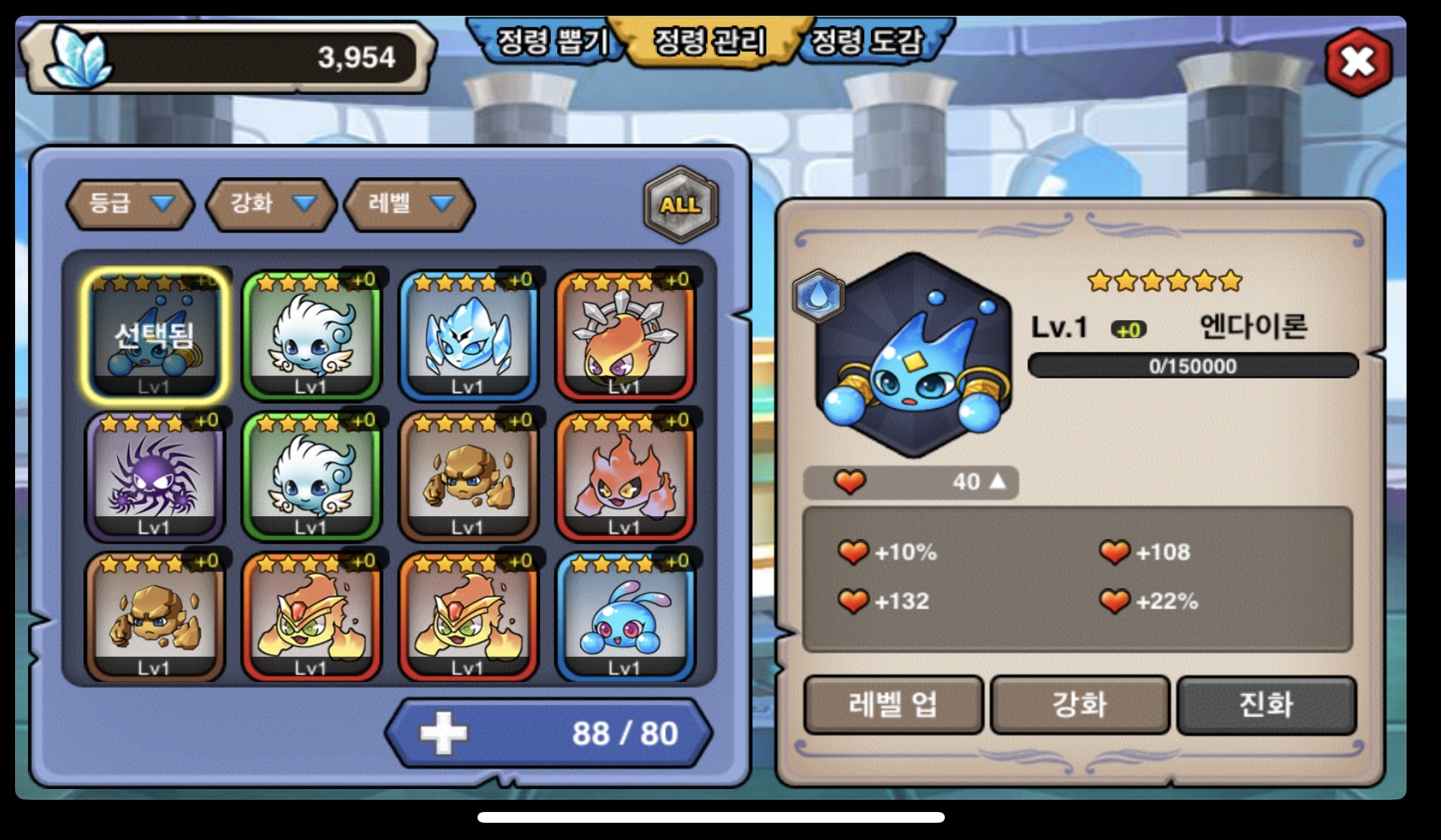
Task: Open the 등급 sort dropdown
Action: [130, 204]
